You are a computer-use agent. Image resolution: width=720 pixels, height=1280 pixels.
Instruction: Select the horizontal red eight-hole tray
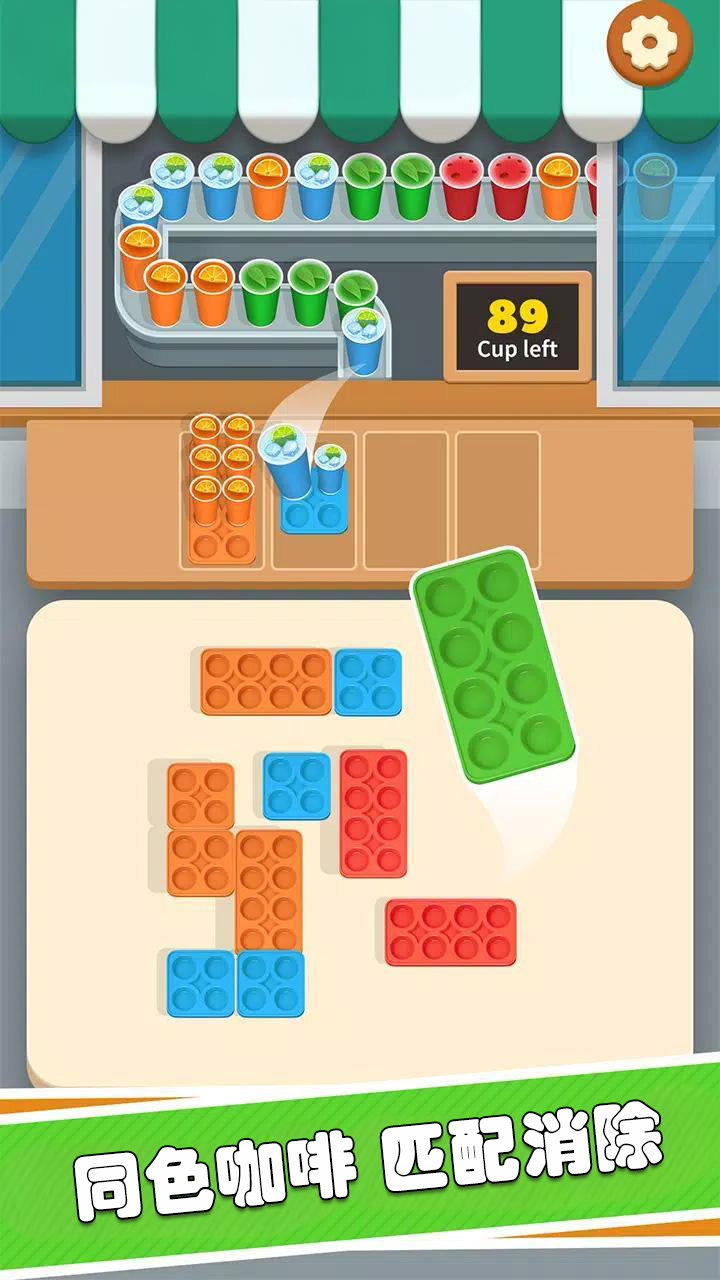(x=451, y=932)
